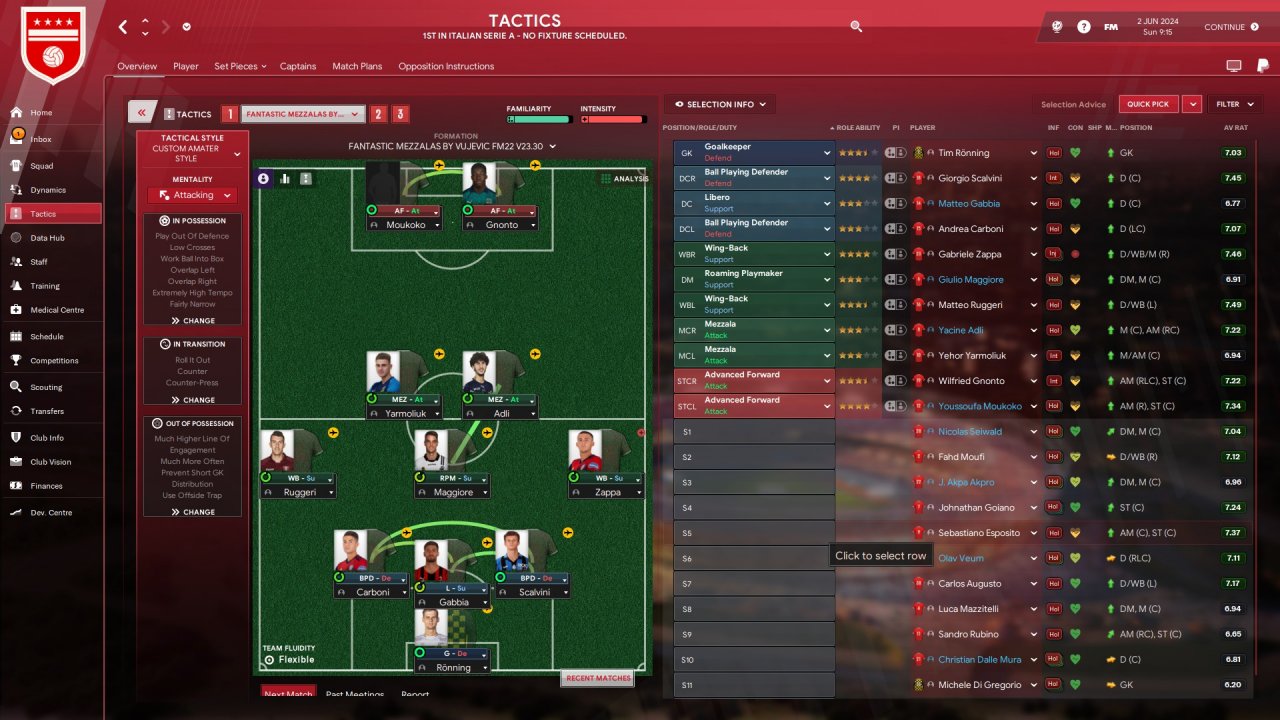Image resolution: width=1280 pixels, height=720 pixels.
Task: Select tactic slot number 2
Action: tap(379, 114)
